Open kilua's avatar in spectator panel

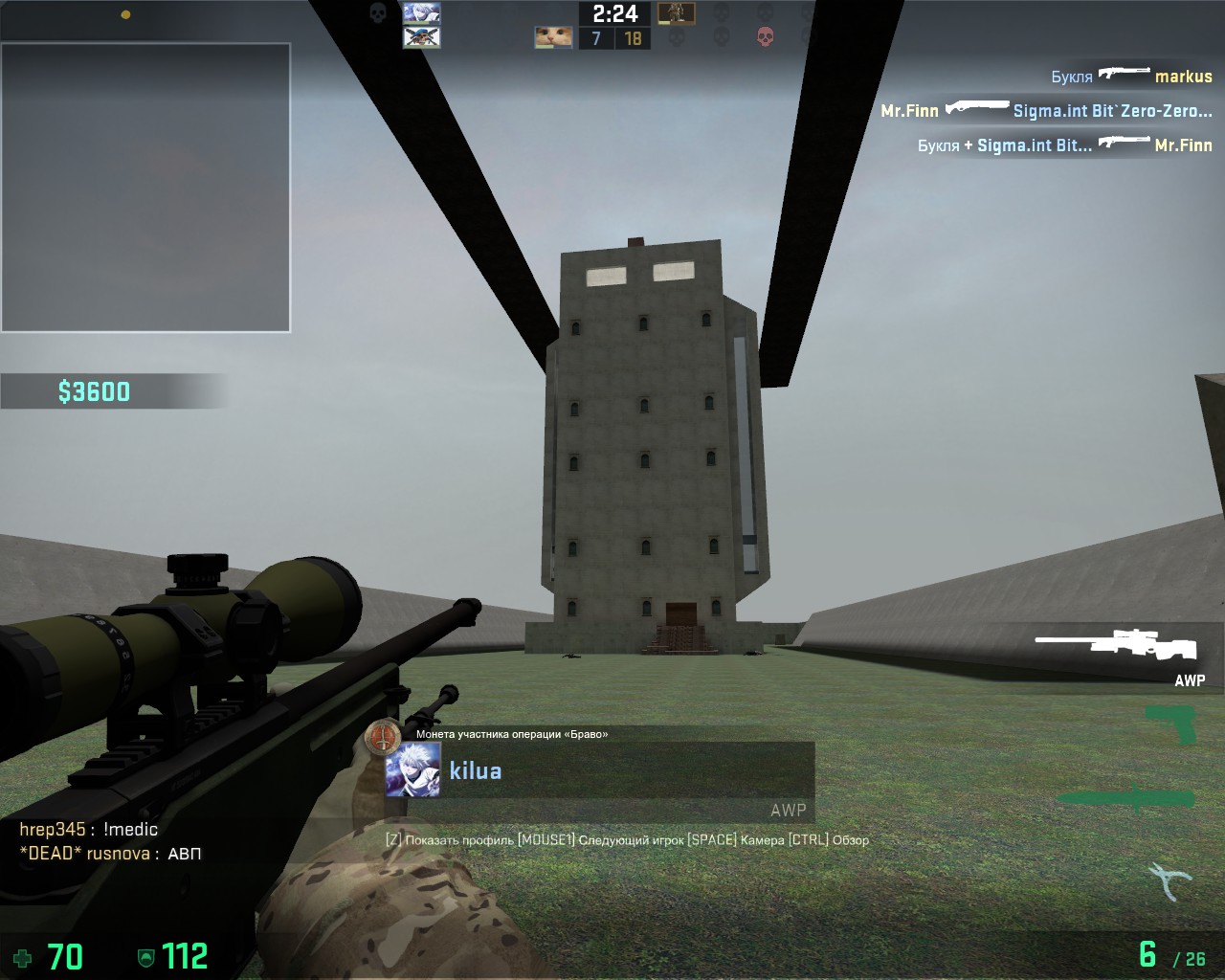click(x=412, y=769)
